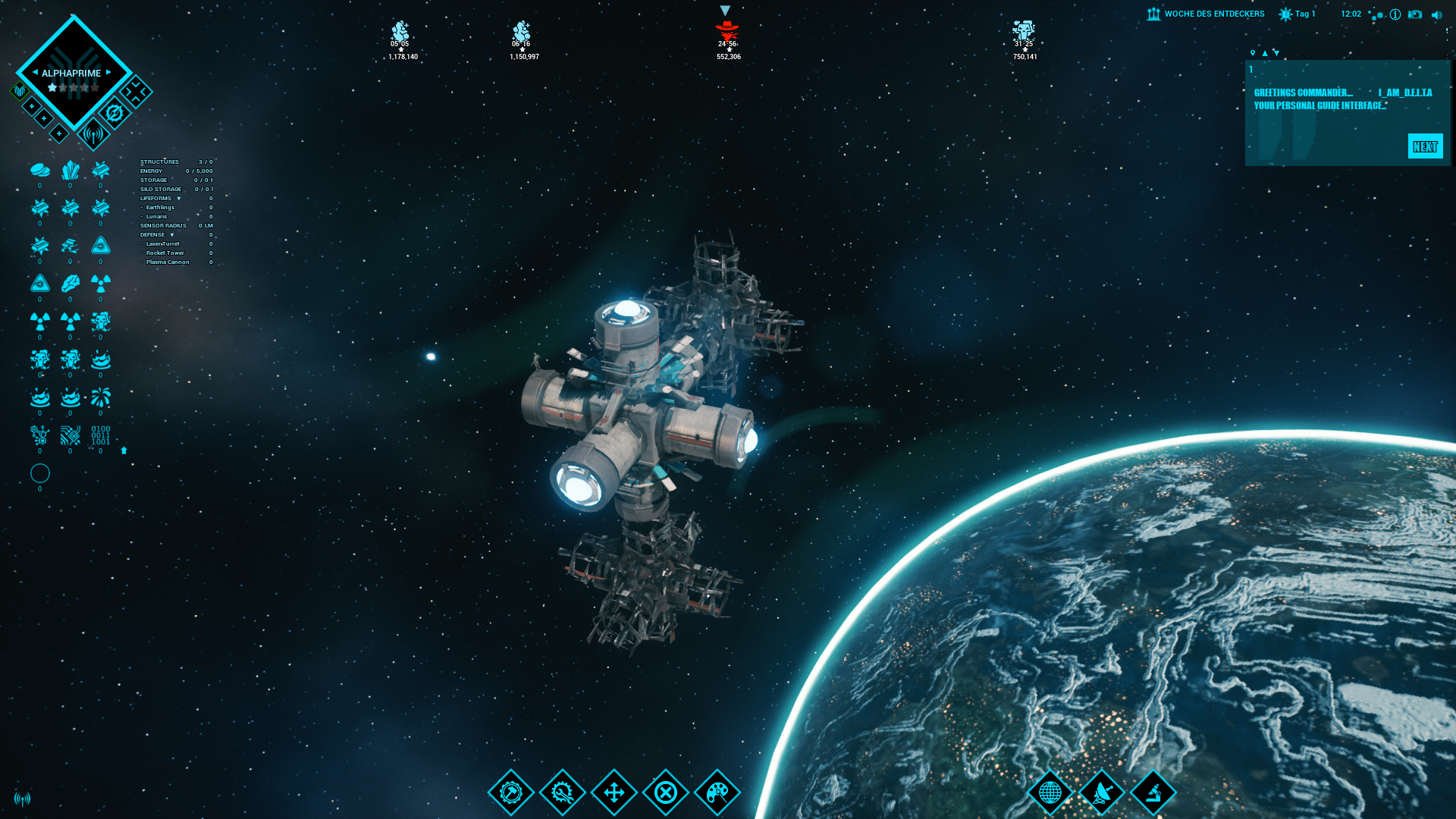
Task: Open the paint palette tool
Action: (717, 793)
